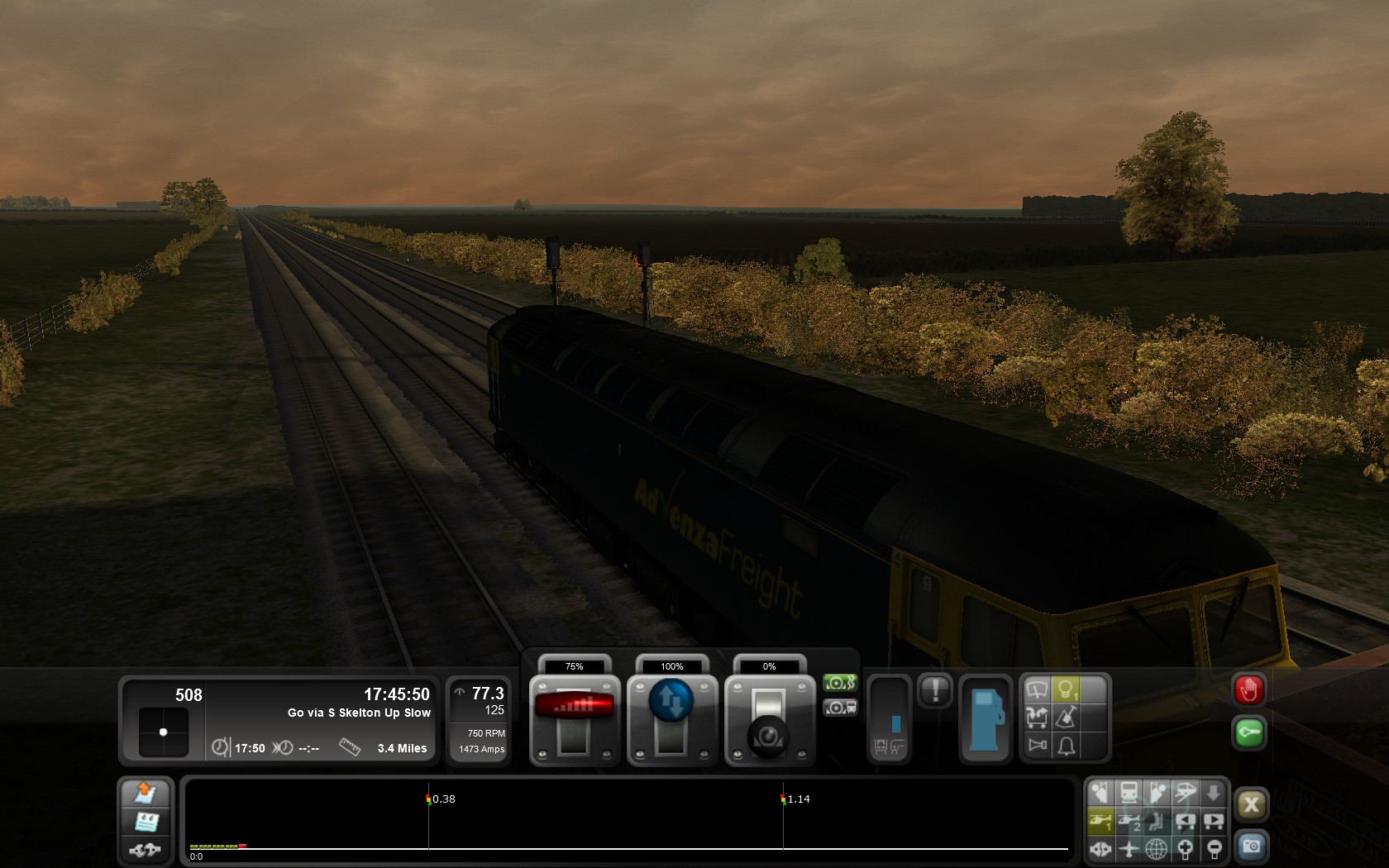Click the coupling icon below the notepad
Screen dimensions: 1389x868
pos(146,849)
